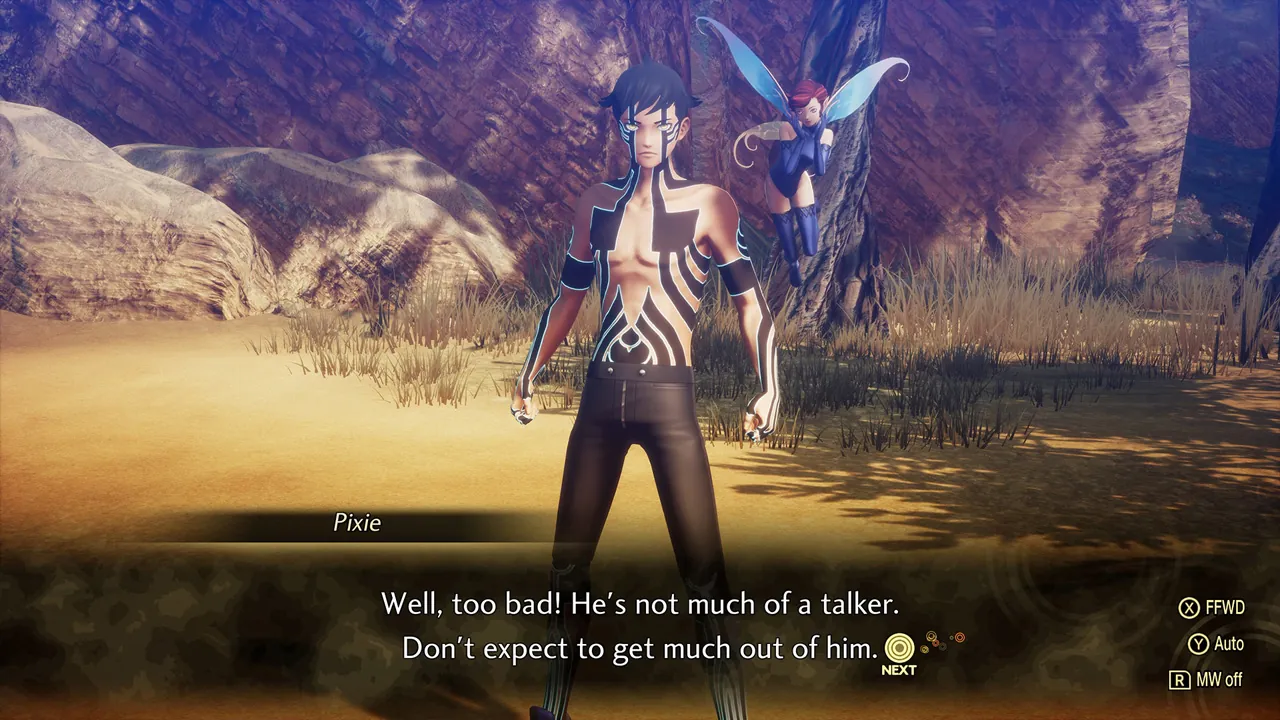Expand the Pixie speaker name banner

coord(355,523)
